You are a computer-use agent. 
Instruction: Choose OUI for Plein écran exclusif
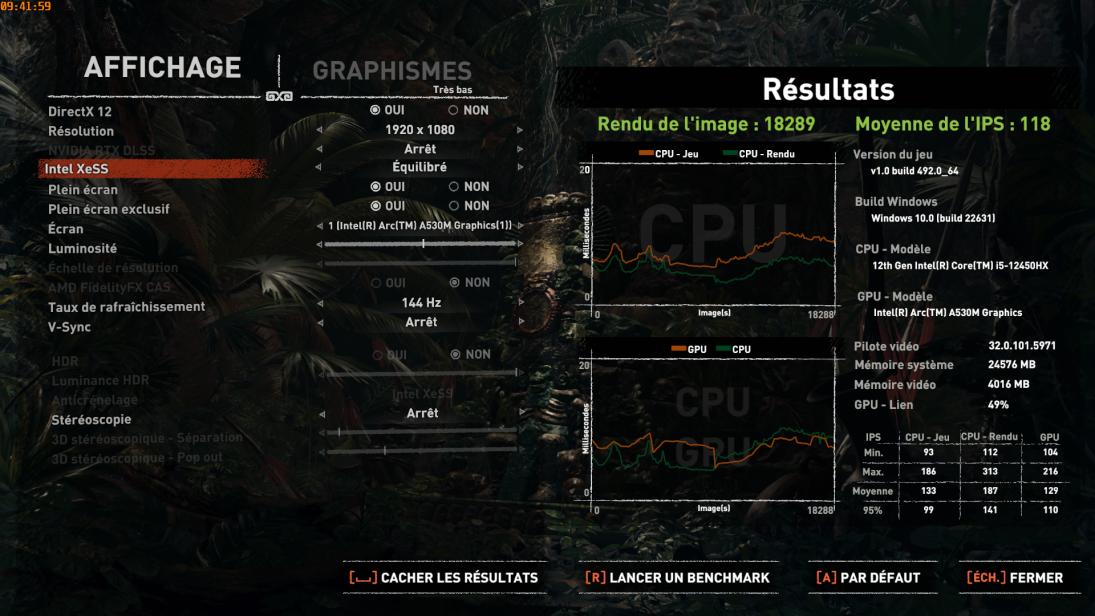[x=388, y=205]
